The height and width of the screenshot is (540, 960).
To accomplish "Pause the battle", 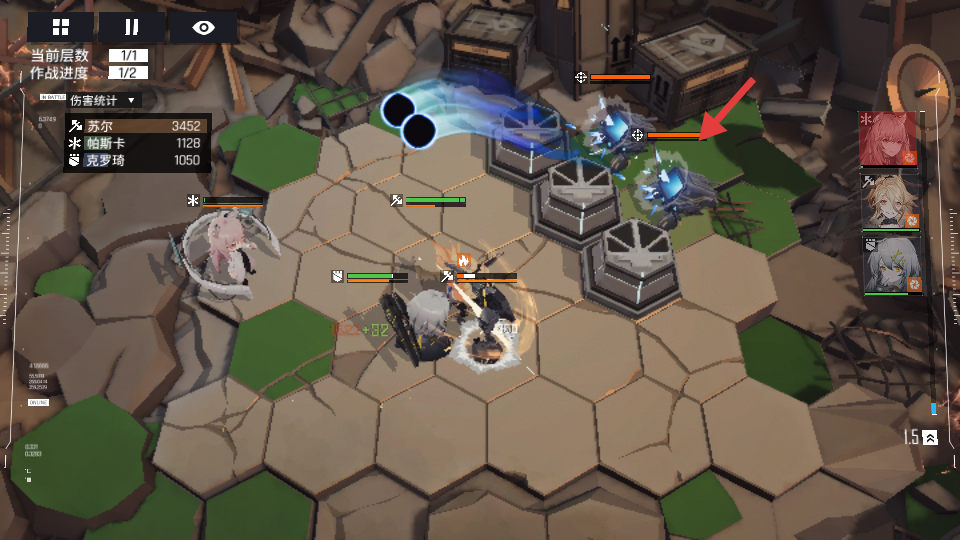I will (x=131, y=27).
